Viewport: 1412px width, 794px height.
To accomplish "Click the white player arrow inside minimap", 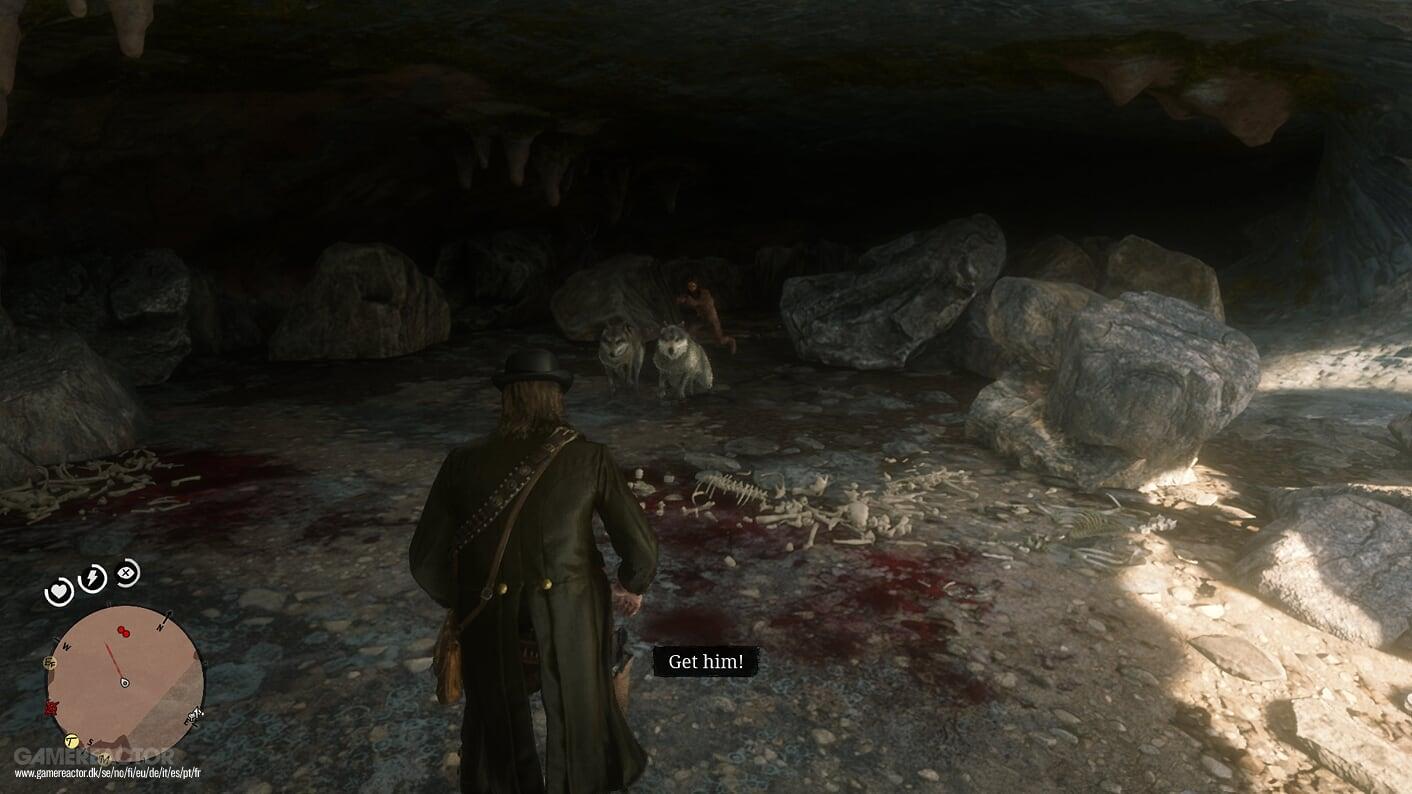I will coord(124,681).
